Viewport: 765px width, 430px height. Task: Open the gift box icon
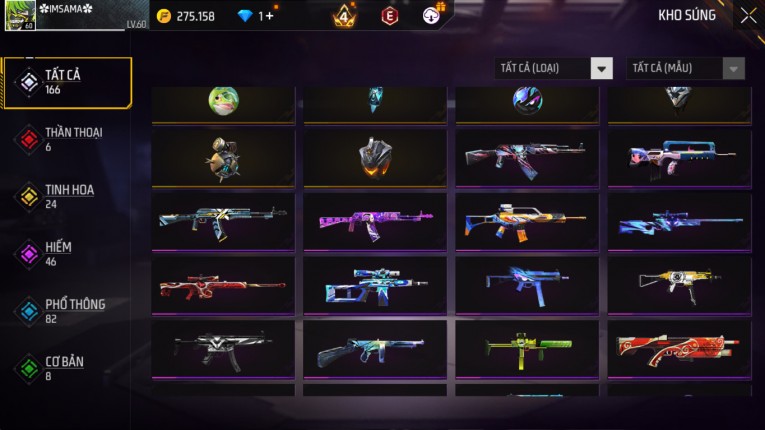432,14
